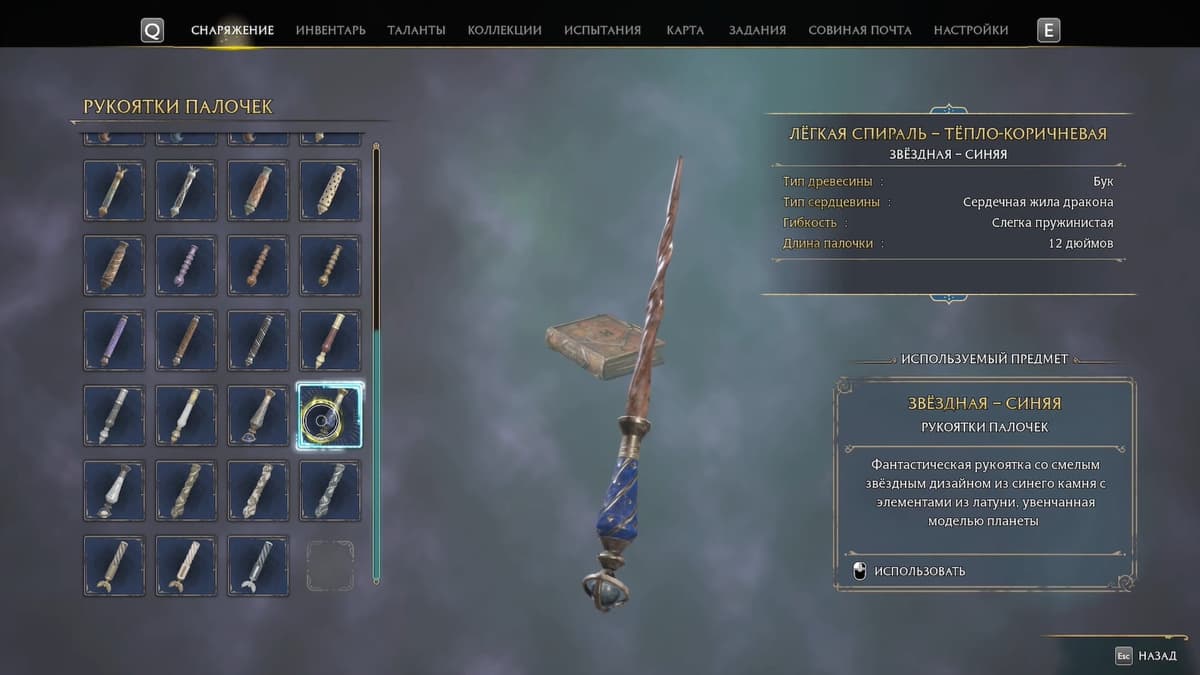This screenshot has width=1200, height=675.
Task: Go back with the Назад button
Action: click(x=1146, y=656)
